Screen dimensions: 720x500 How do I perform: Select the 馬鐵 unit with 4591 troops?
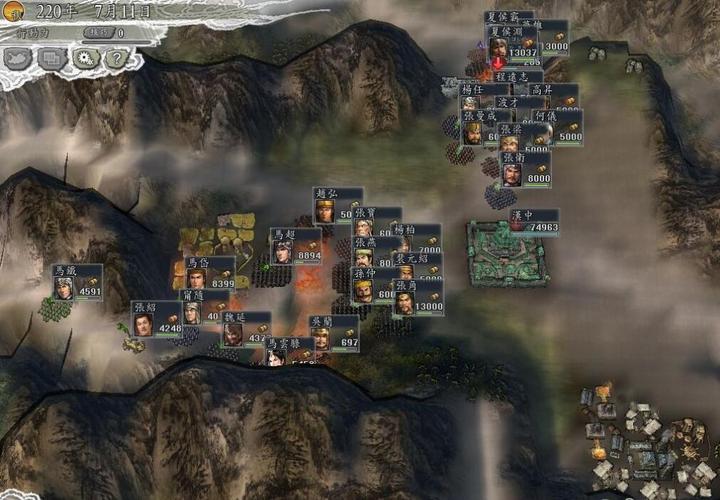(x=78, y=283)
